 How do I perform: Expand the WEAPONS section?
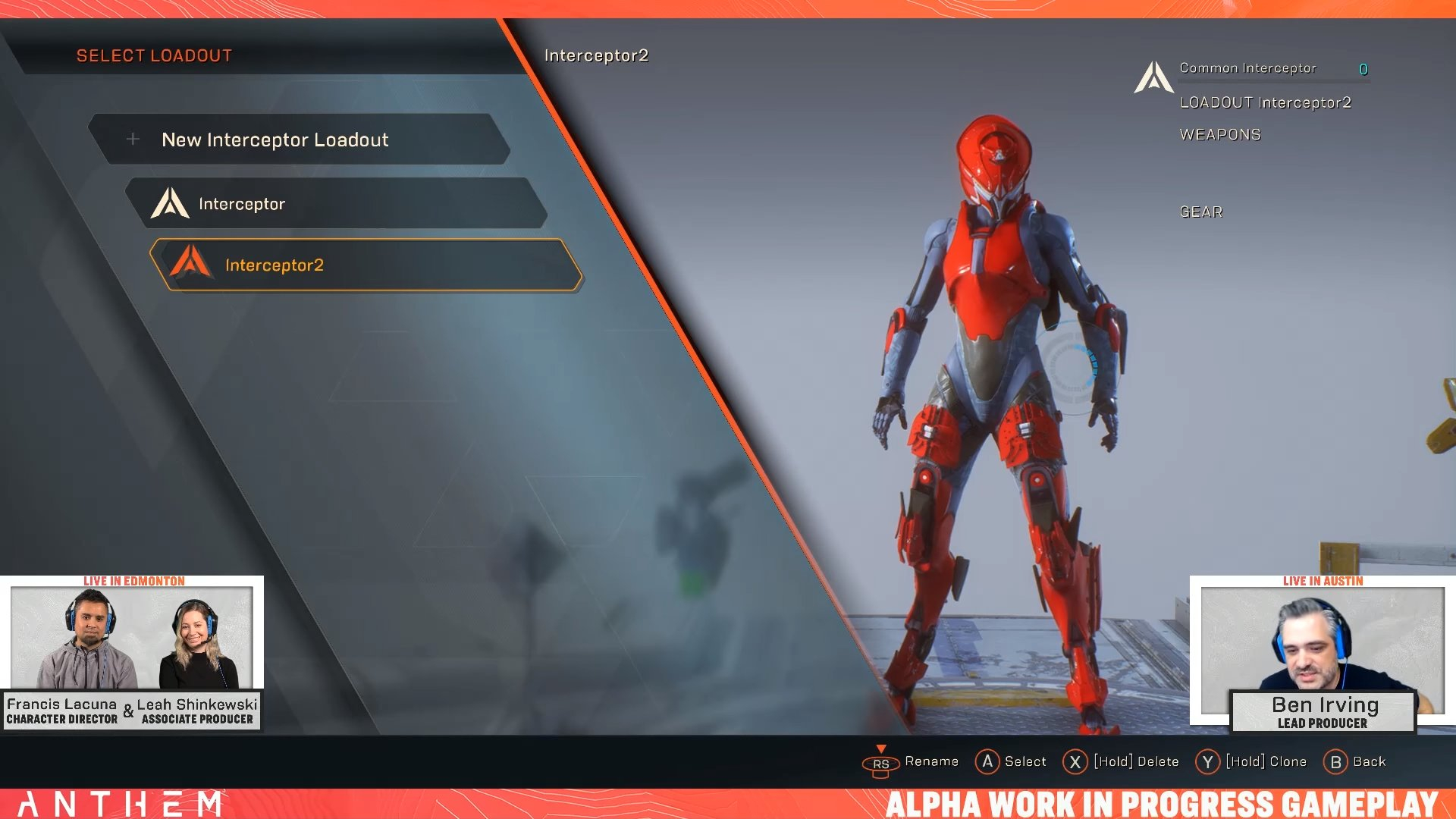[1219, 133]
